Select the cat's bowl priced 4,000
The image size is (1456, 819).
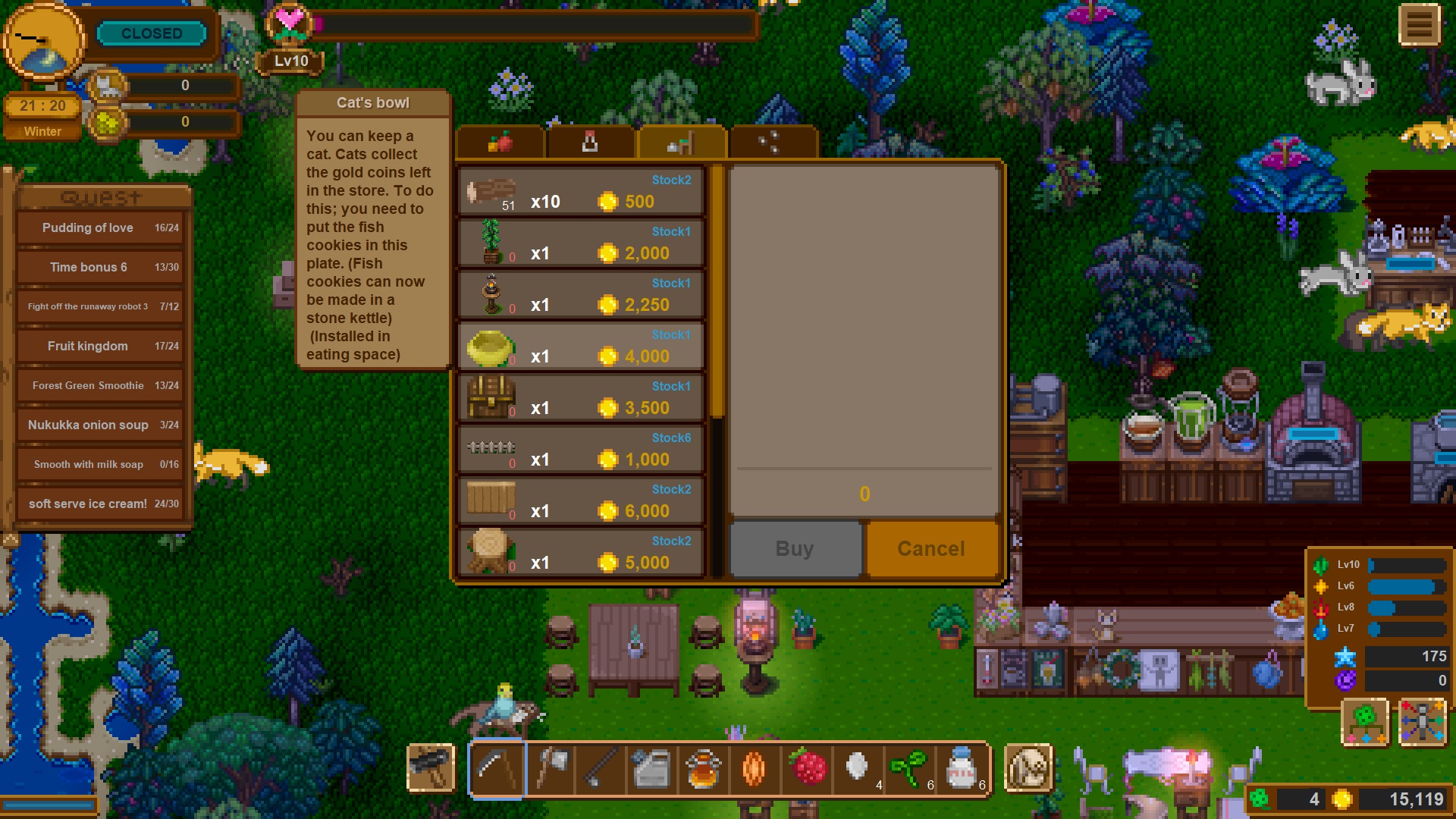(x=581, y=347)
